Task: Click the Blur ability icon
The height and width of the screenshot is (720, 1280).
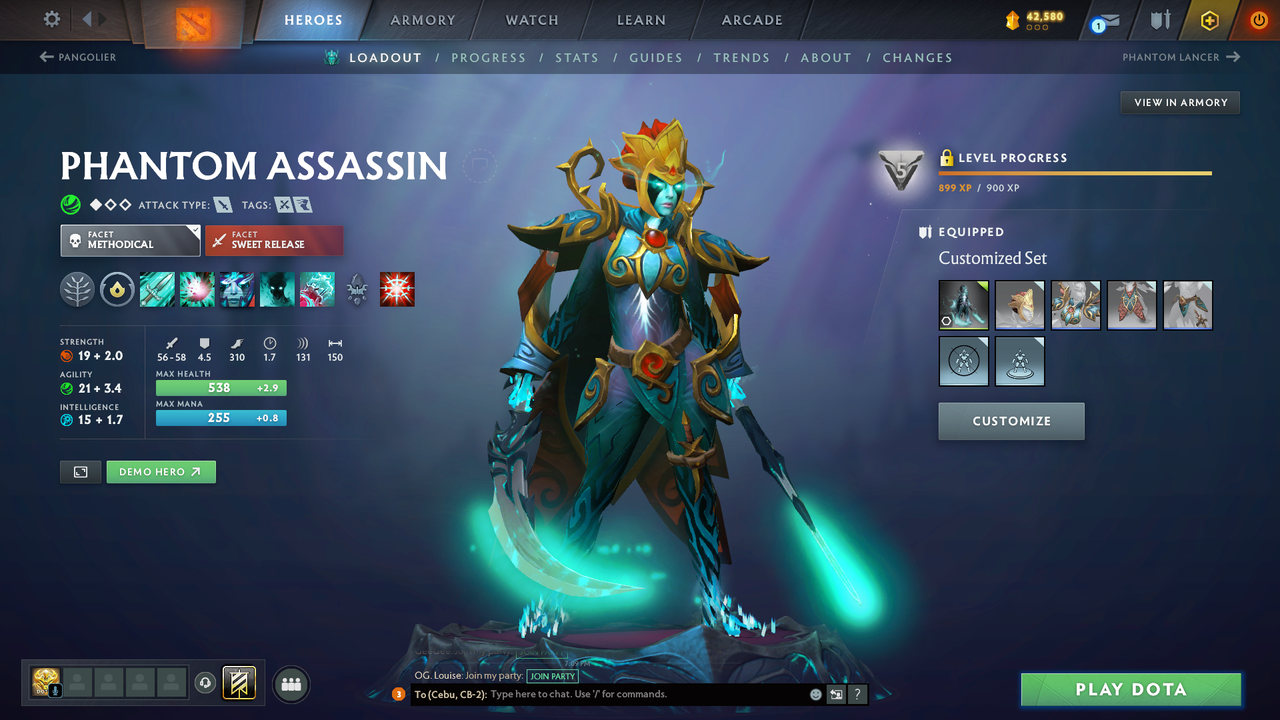Action: pos(277,289)
